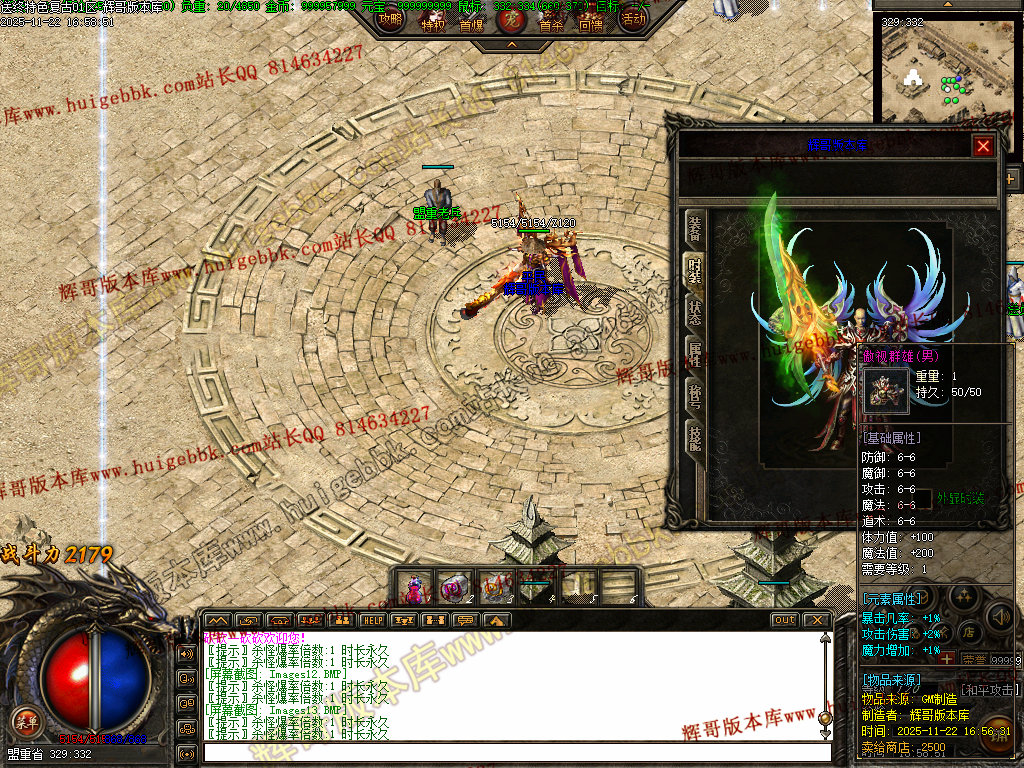Switch to the 技能 skills tab
Image resolution: width=1024 pixels, height=768 pixels.
(695, 436)
